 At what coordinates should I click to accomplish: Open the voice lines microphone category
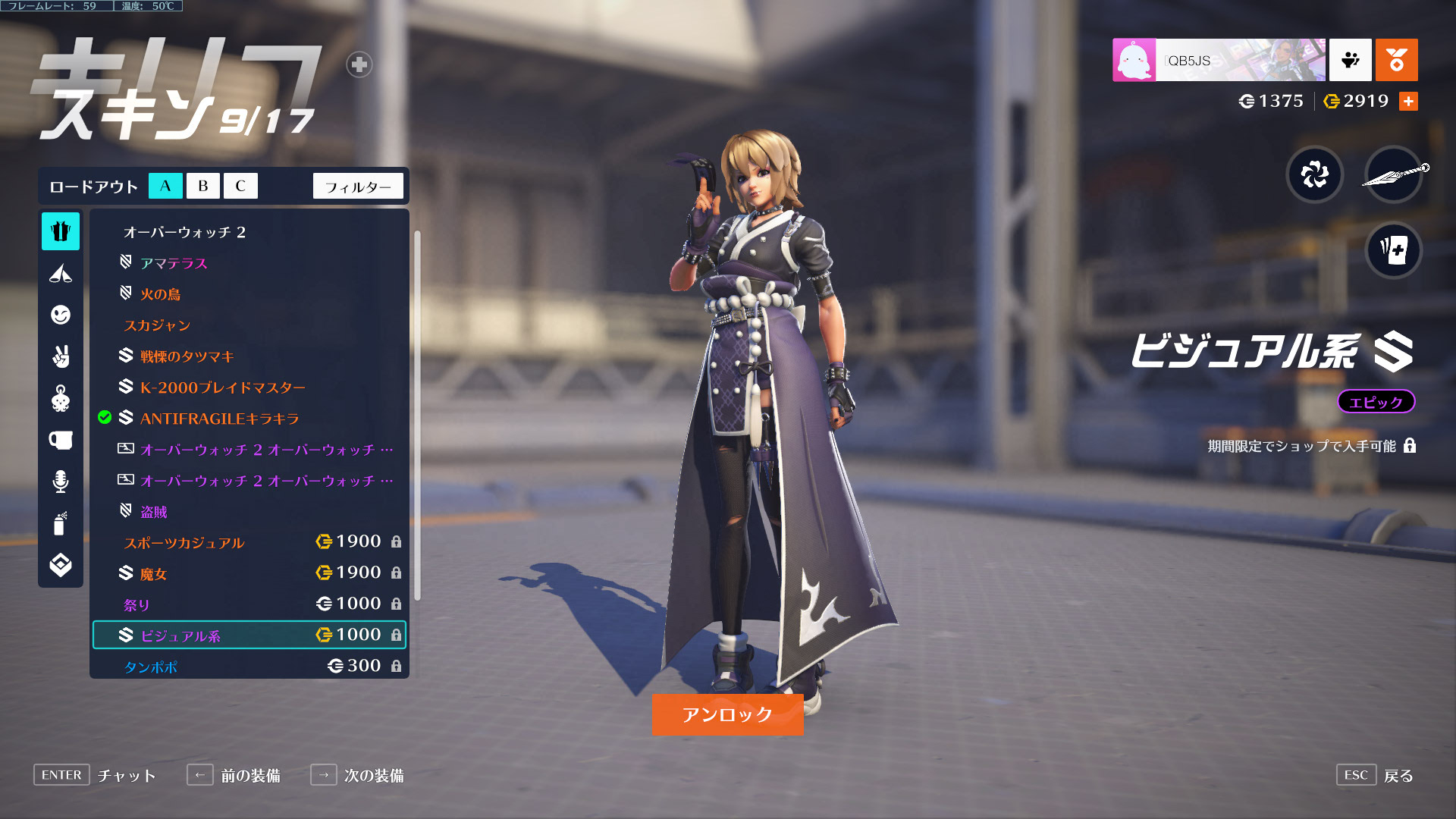61,482
